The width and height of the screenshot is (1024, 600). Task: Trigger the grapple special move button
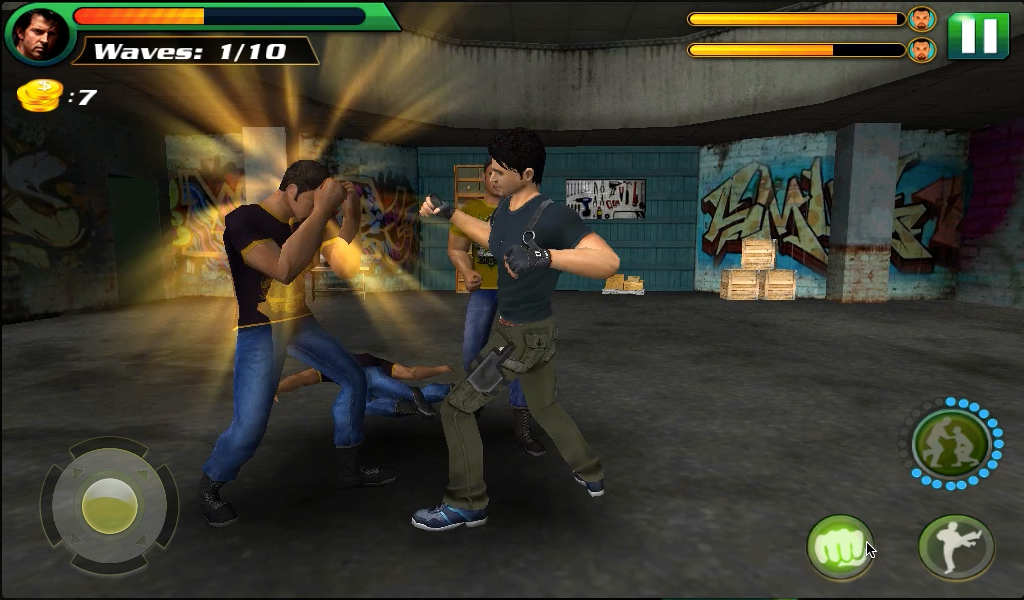coord(950,444)
